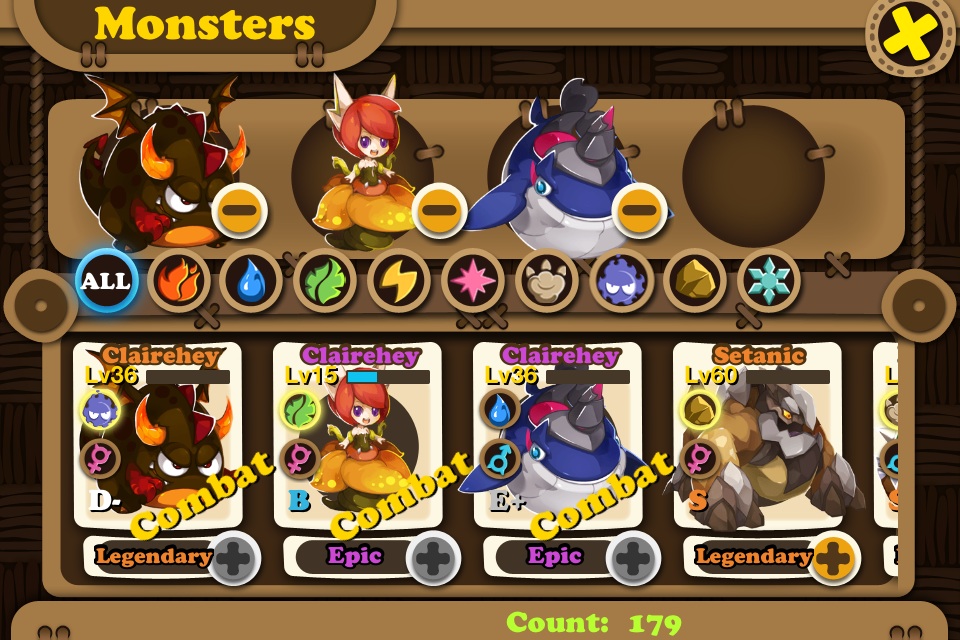960x640 pixels.
Task: Add Setanic to the team with plus button
Action: click(x=832, y=557)
